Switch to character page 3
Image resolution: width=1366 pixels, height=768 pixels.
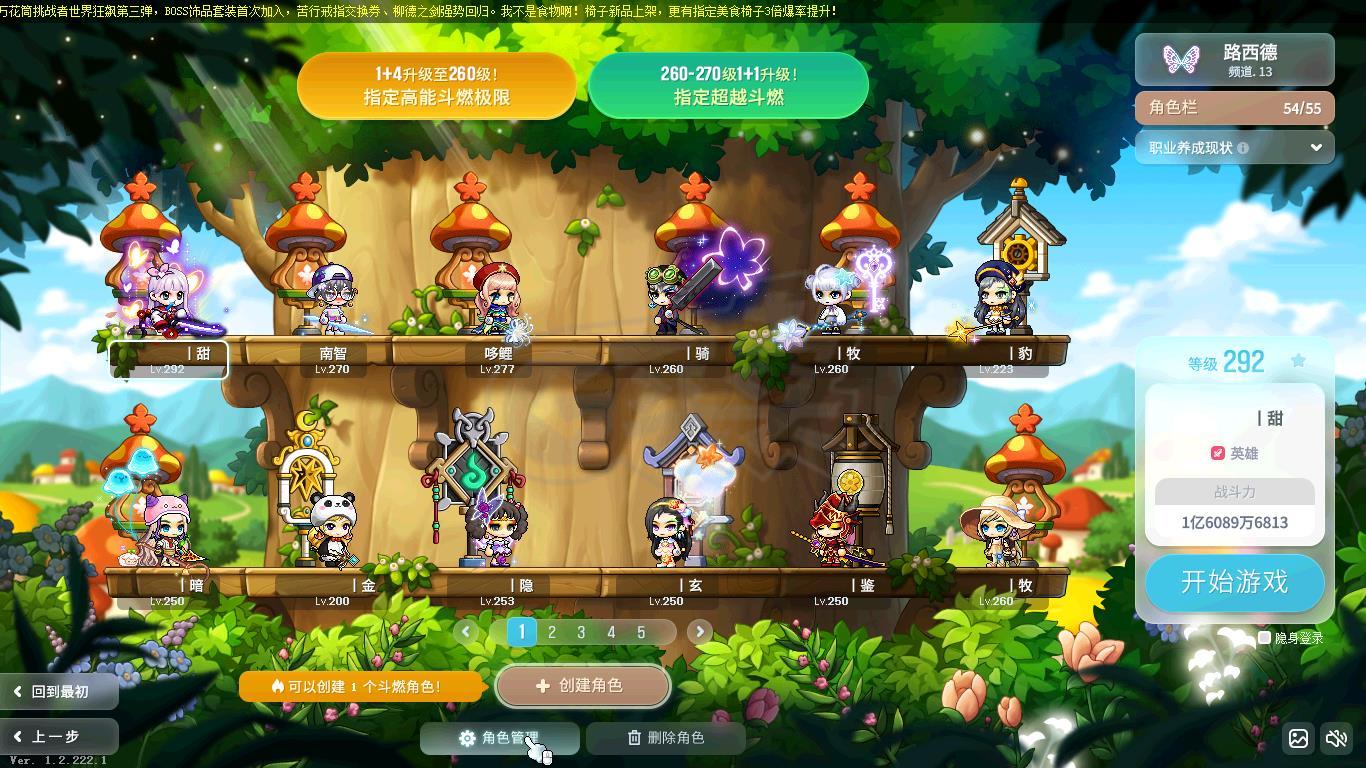click(x=581, y=632)
